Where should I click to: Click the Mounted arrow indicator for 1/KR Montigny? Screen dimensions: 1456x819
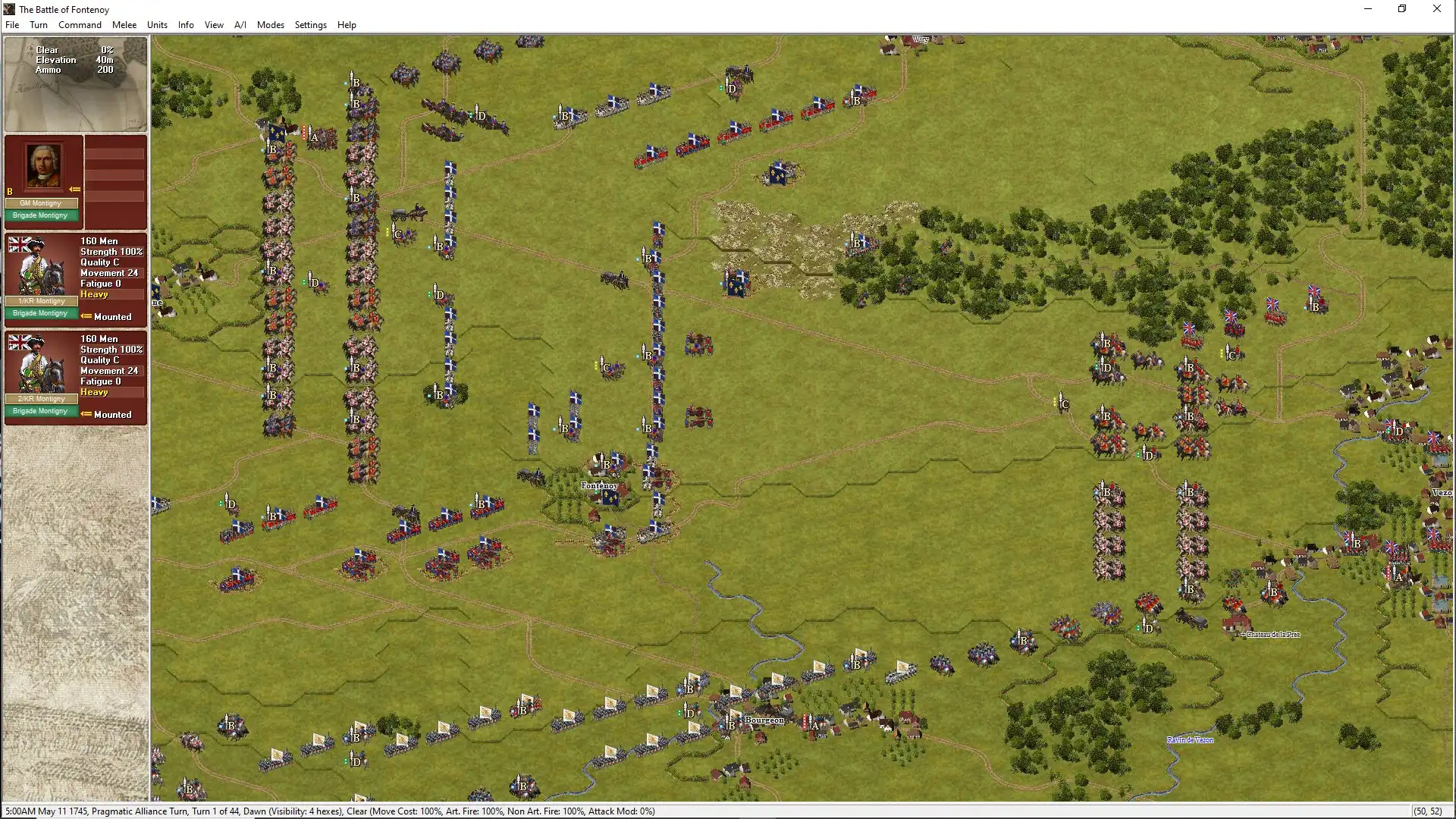pyautogui.click(x=86, y=317)
